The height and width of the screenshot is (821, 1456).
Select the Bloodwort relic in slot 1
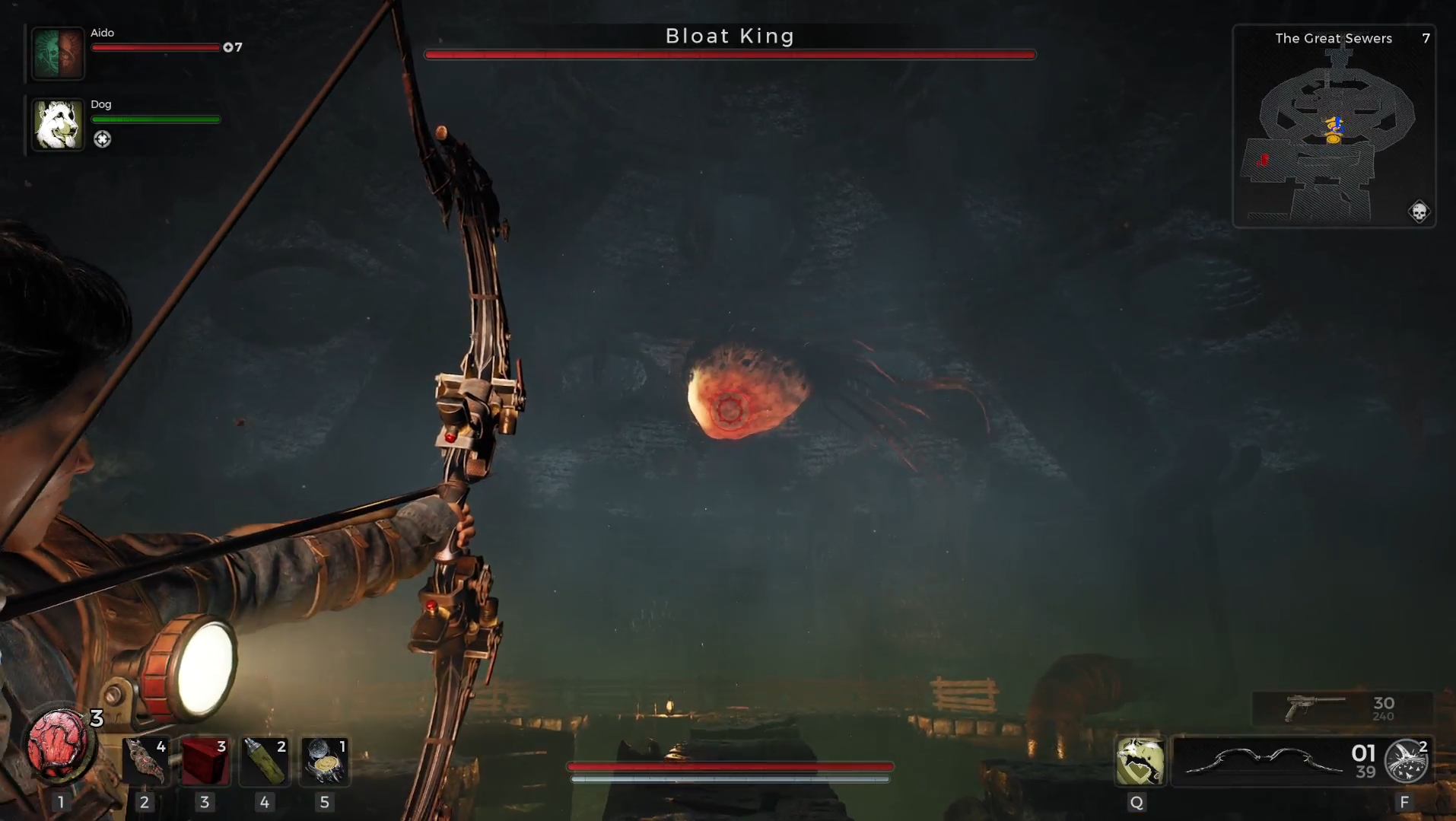pos(57,740)
